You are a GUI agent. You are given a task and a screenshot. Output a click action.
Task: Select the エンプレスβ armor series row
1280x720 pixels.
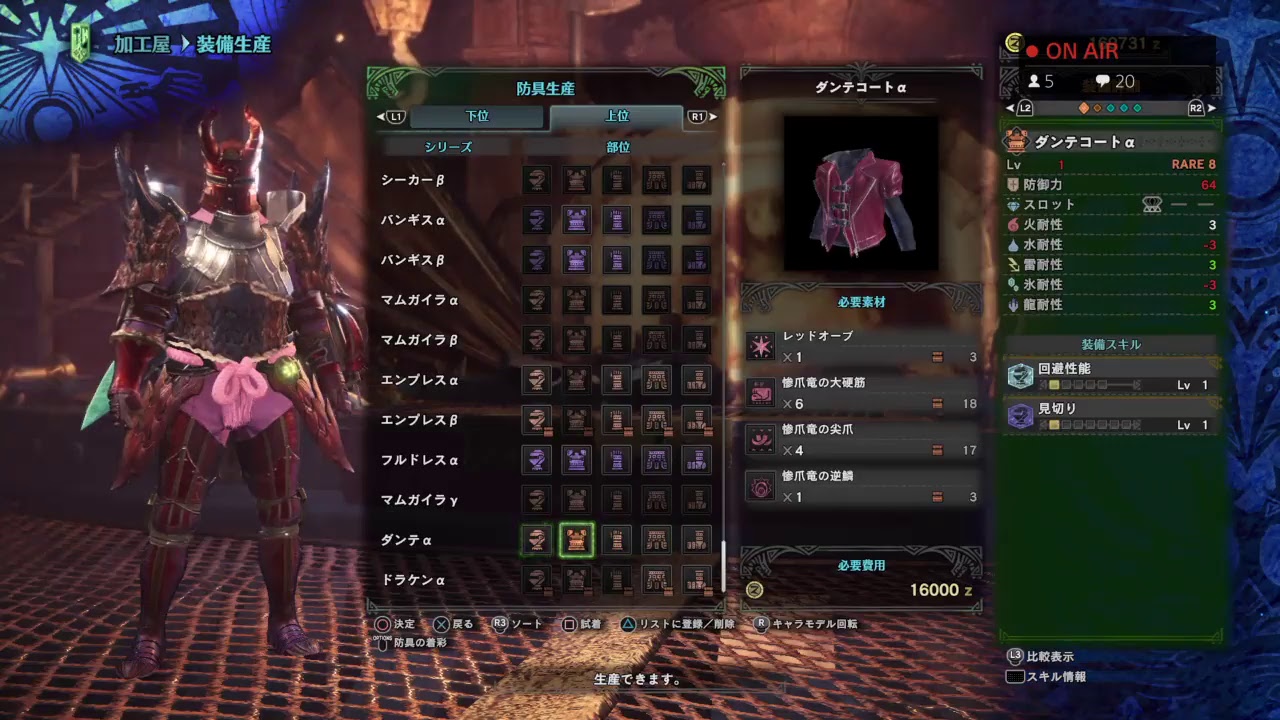(x=419, y=420)
